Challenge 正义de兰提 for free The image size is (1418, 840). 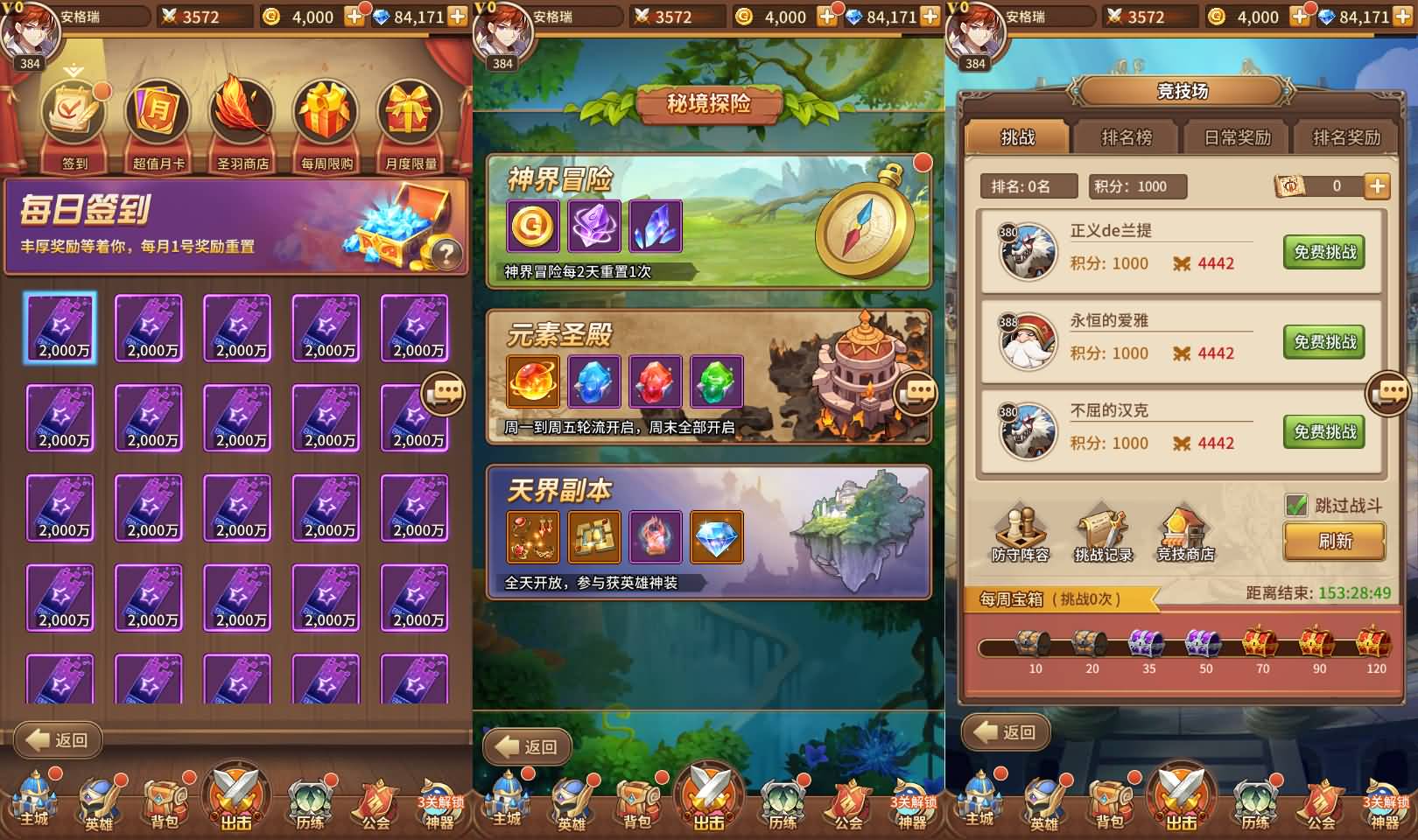point(1324,252)
